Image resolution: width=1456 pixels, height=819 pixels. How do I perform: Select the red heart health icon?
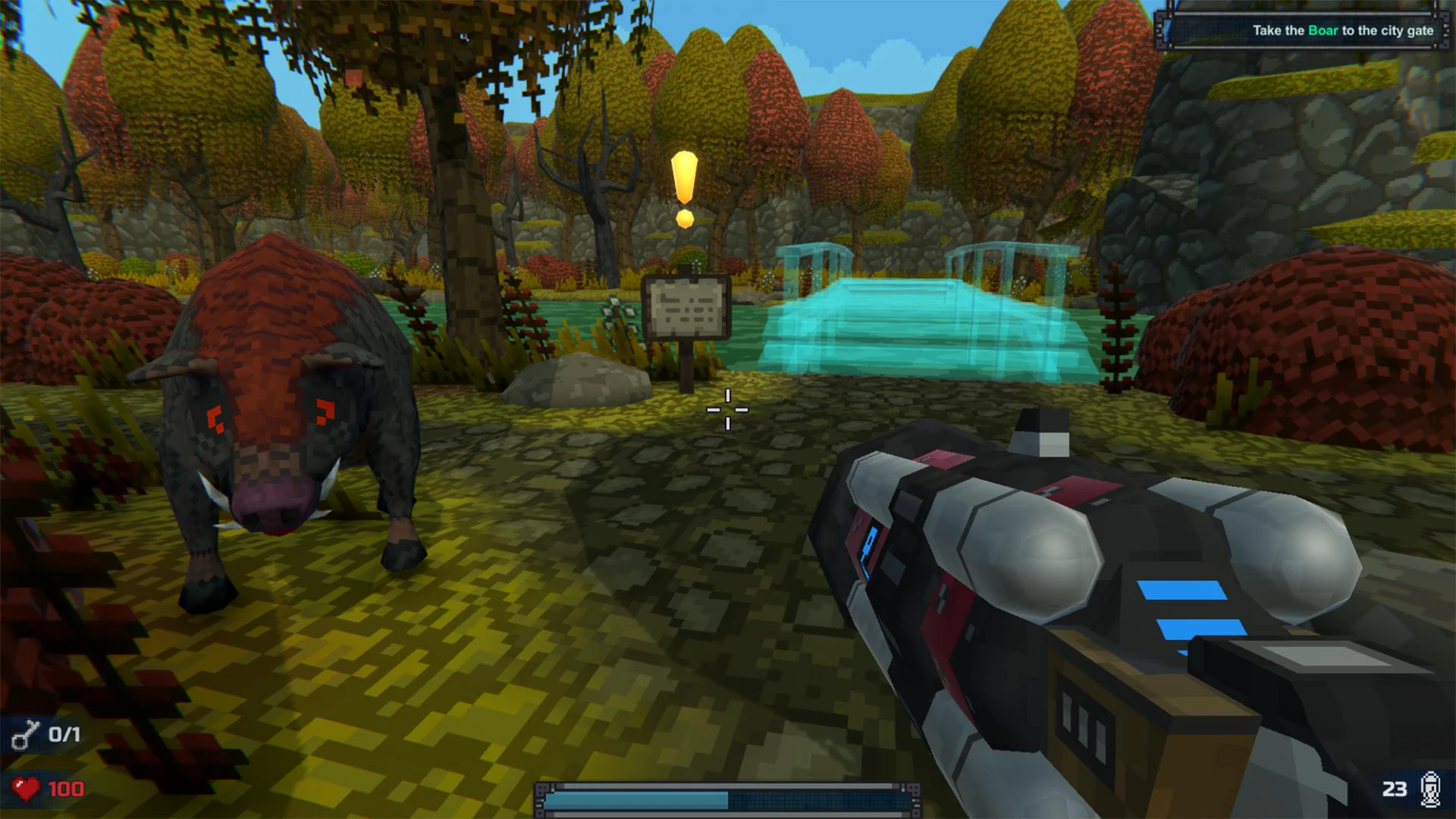pos(25,789)
